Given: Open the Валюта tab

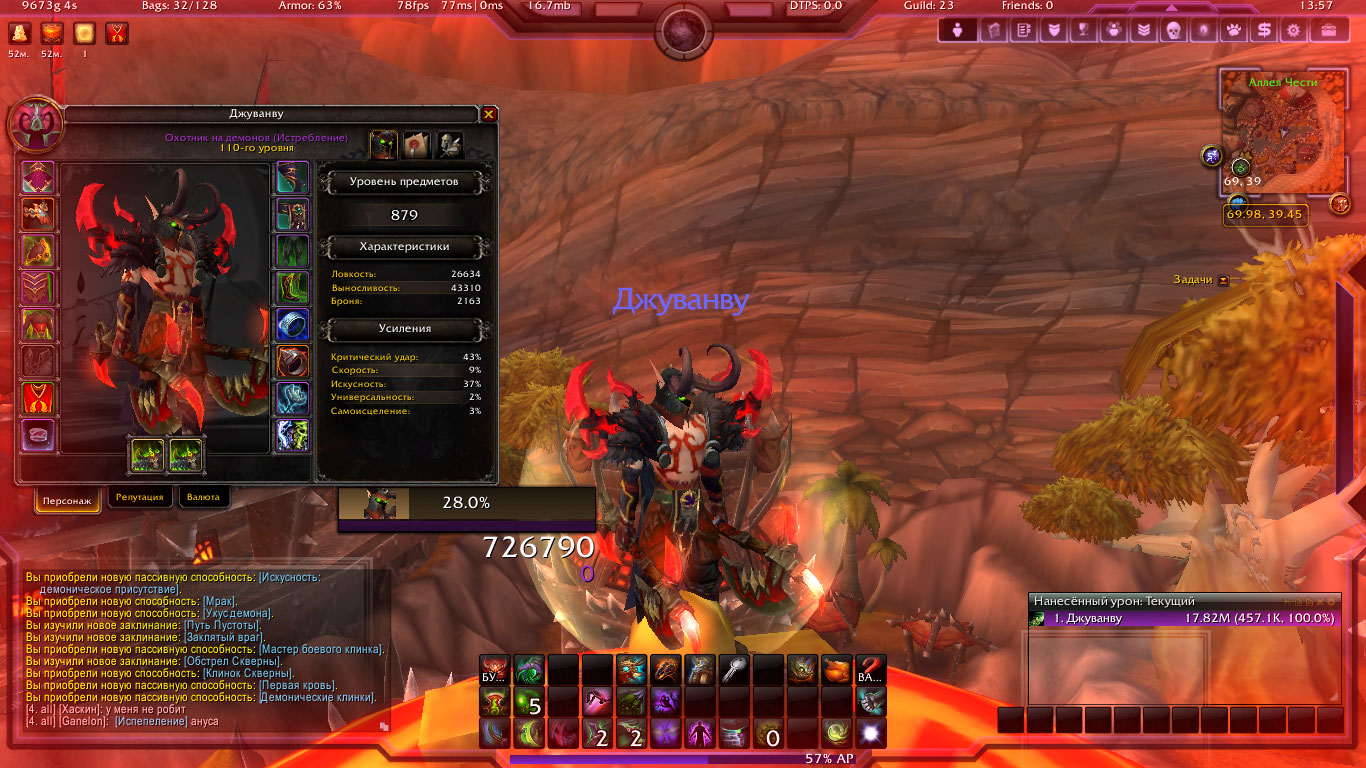Looking at the screenshot, I should 203,497.
